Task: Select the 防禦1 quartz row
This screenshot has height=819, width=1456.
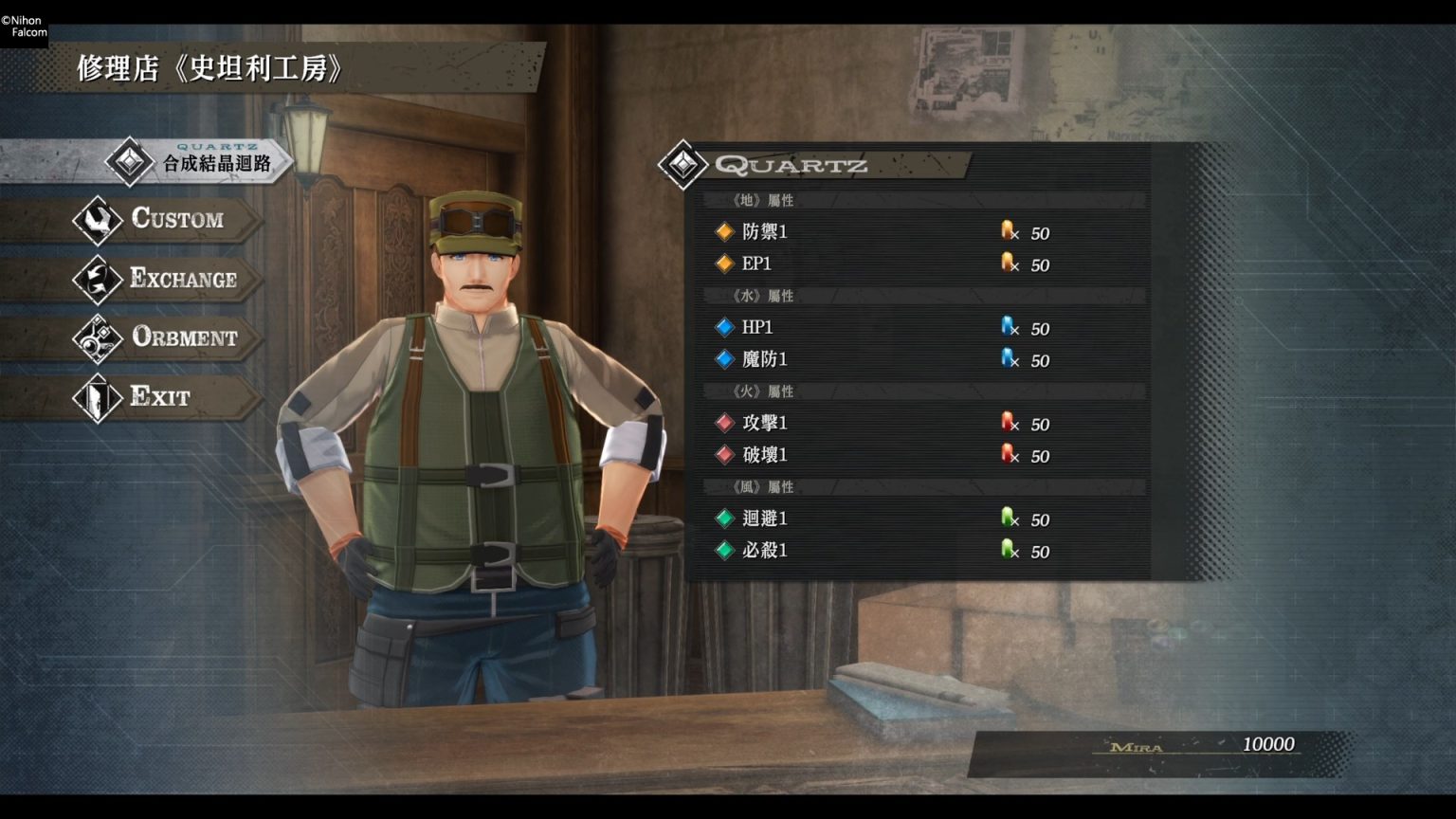Action: click(x=882, y=232)
